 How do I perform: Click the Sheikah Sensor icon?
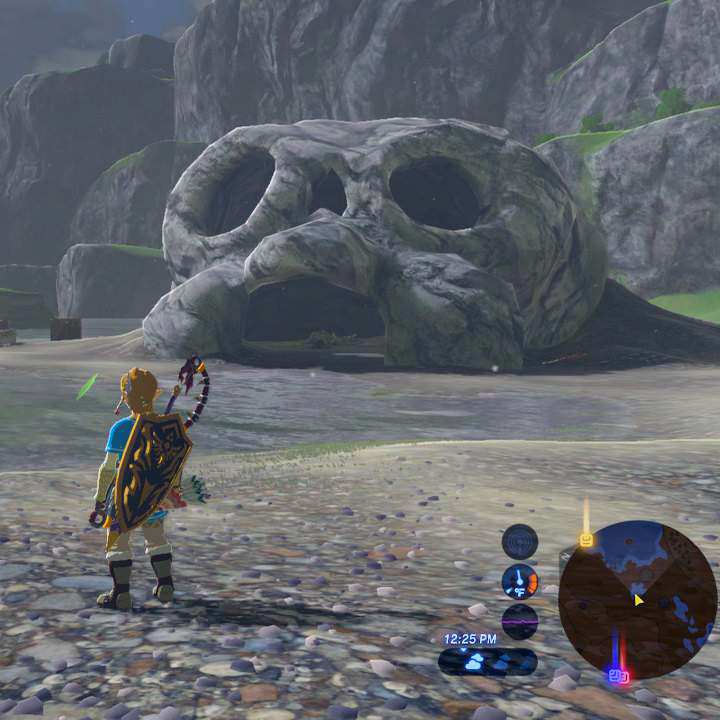point(520,542)
